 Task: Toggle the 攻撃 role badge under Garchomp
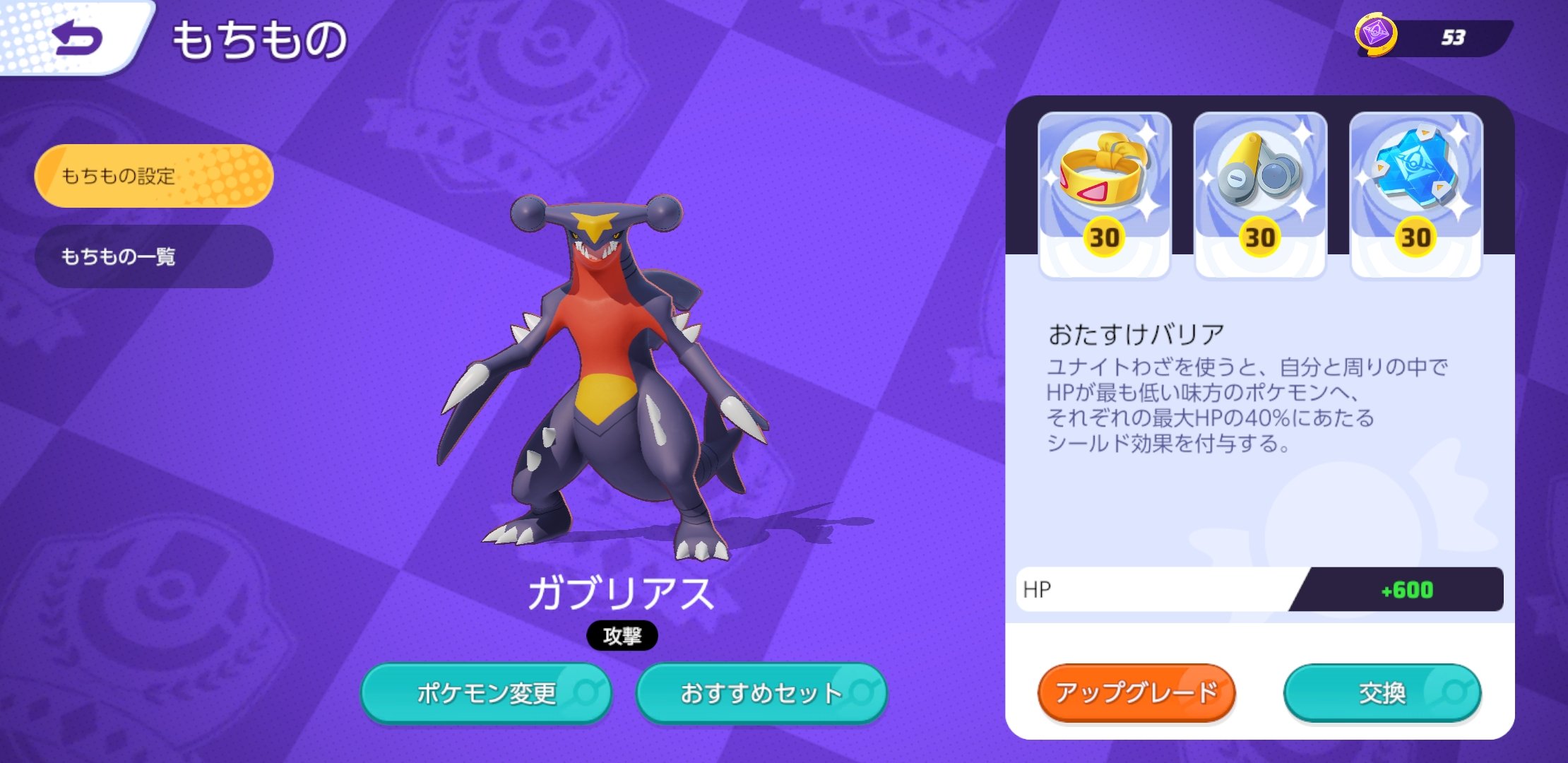tap(623, 635)
